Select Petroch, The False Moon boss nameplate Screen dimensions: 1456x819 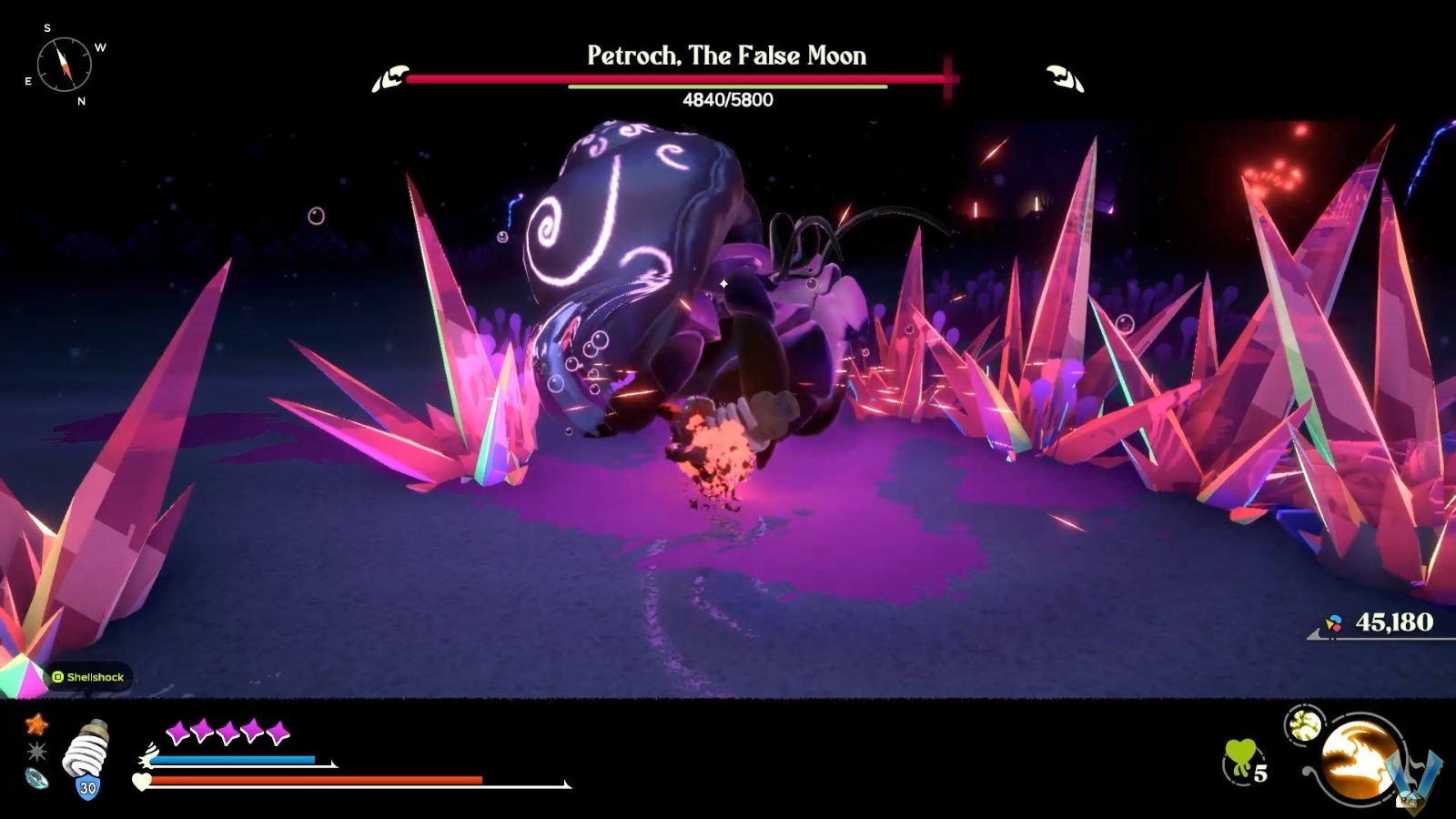[725, 56]
